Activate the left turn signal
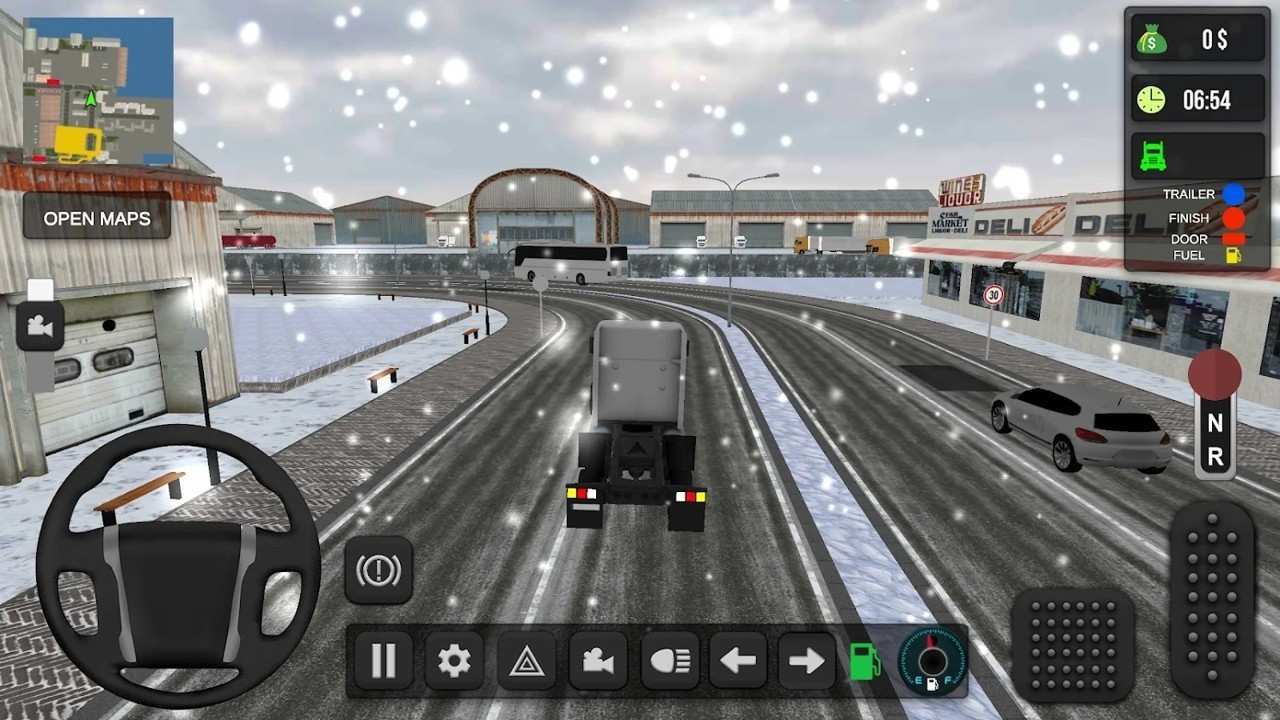 click(x=738, y=660)
